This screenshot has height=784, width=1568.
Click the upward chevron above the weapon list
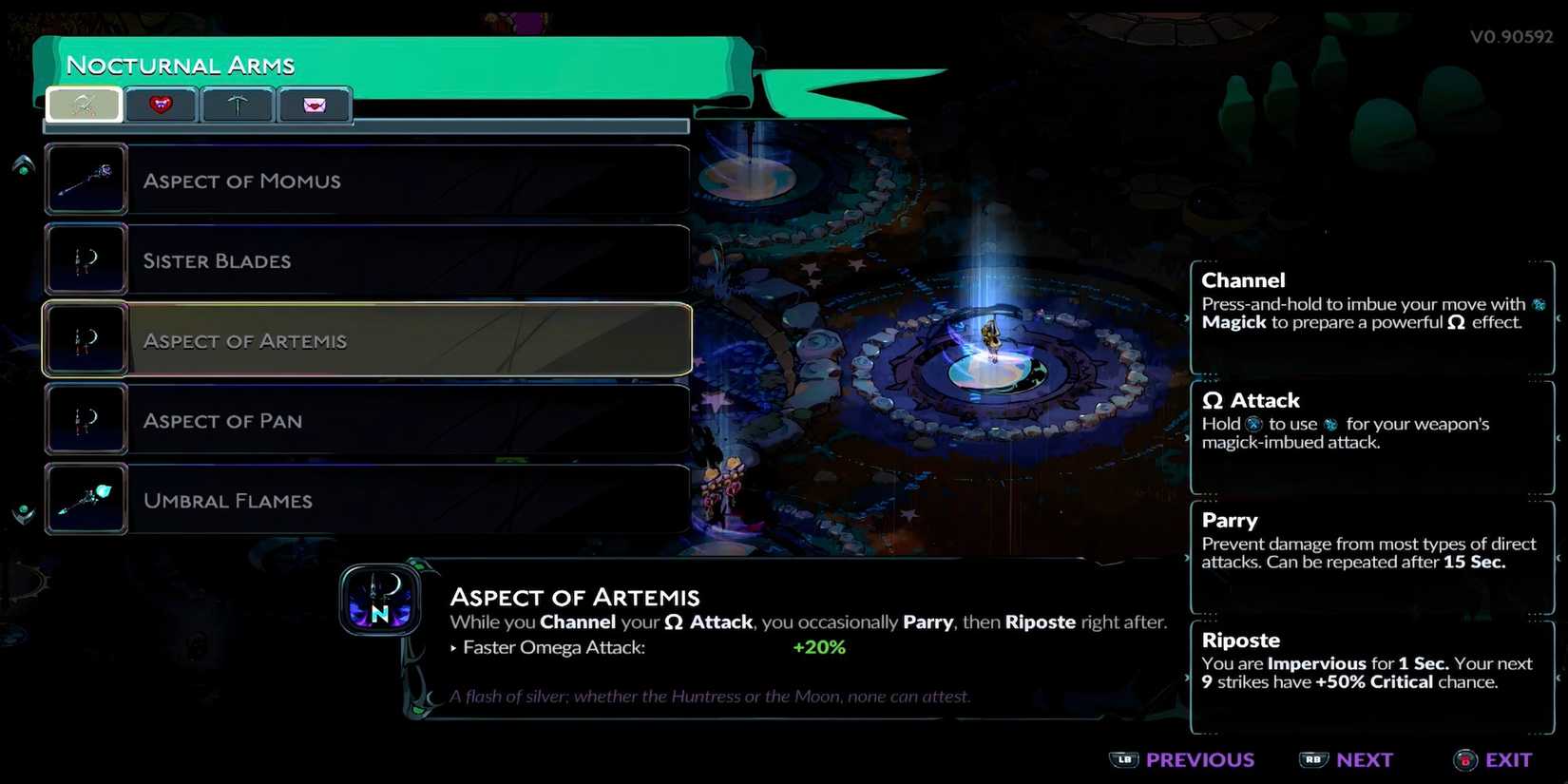(x=21, y=163)
